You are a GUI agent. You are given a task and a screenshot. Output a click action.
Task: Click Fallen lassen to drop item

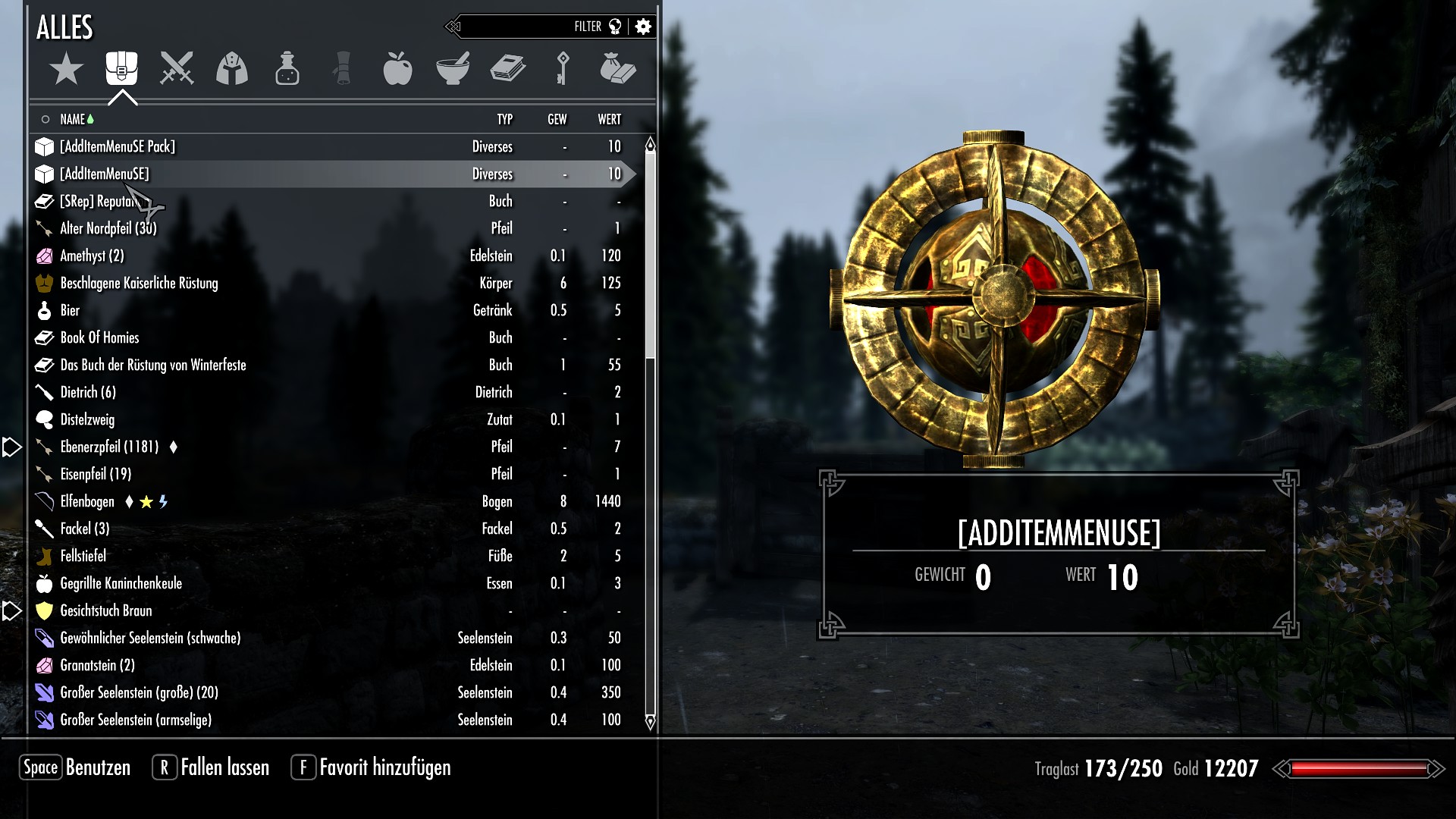(x=224, y=767)
